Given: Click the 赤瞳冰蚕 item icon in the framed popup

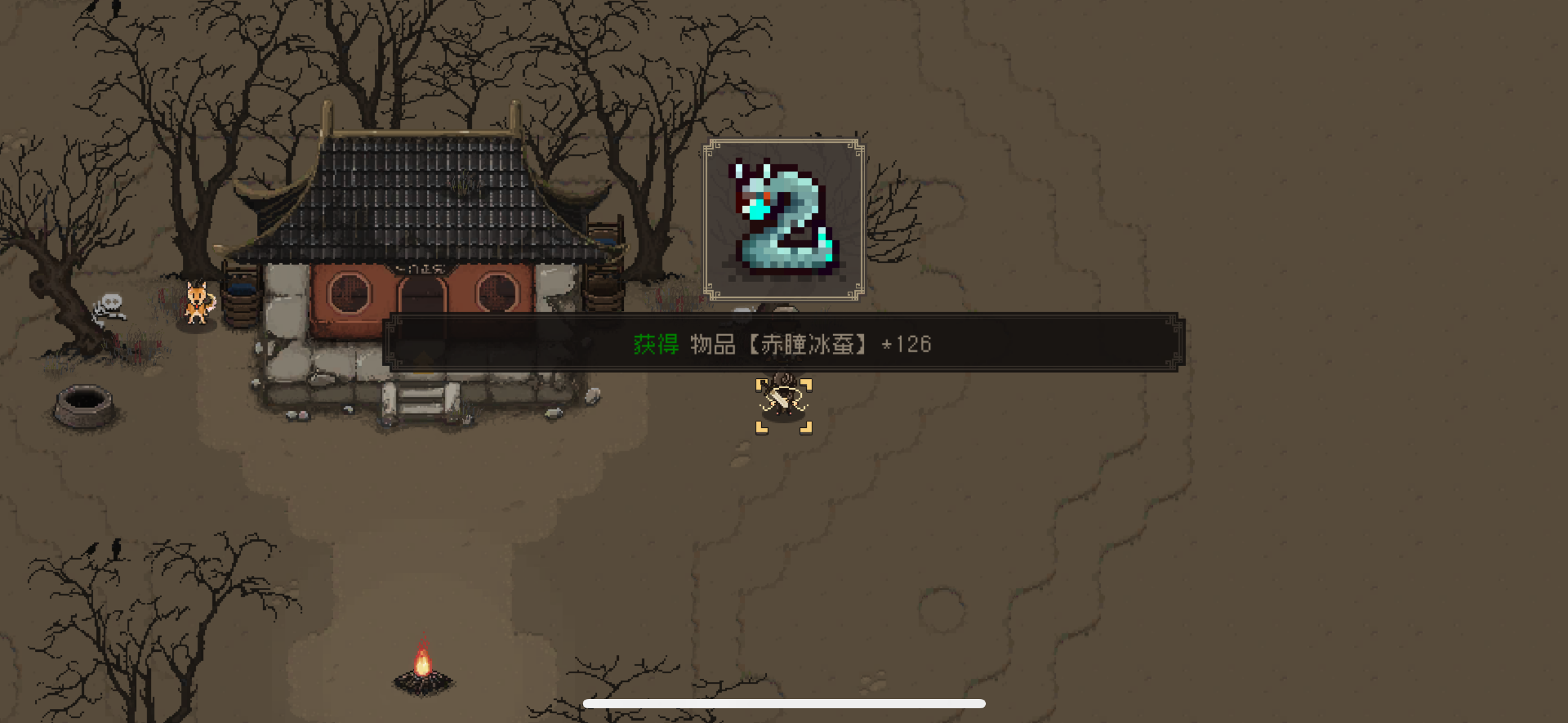Looking at the screenshot, I should click(784, 219).
